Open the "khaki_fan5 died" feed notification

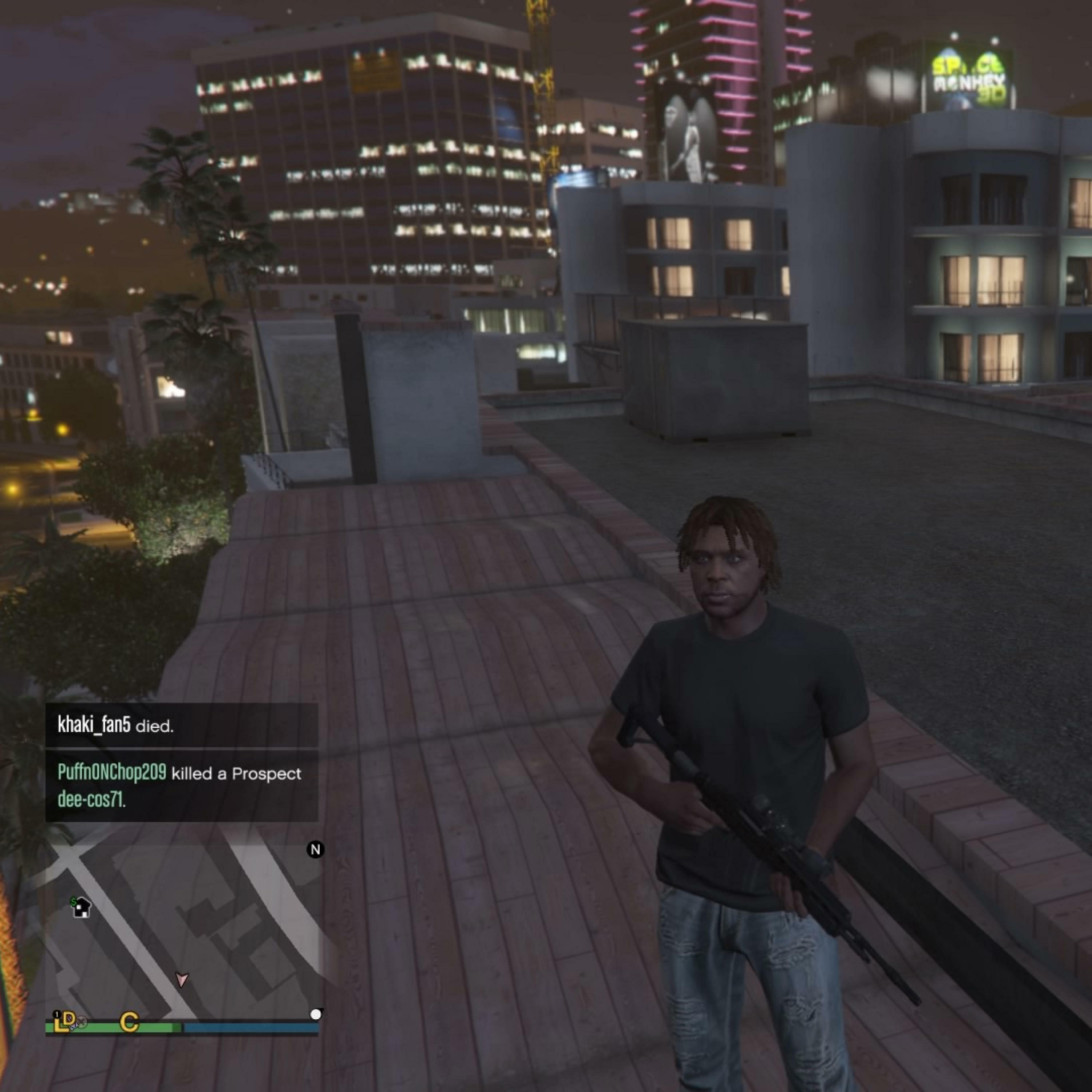pyautogui.click(x=181, y=725)
